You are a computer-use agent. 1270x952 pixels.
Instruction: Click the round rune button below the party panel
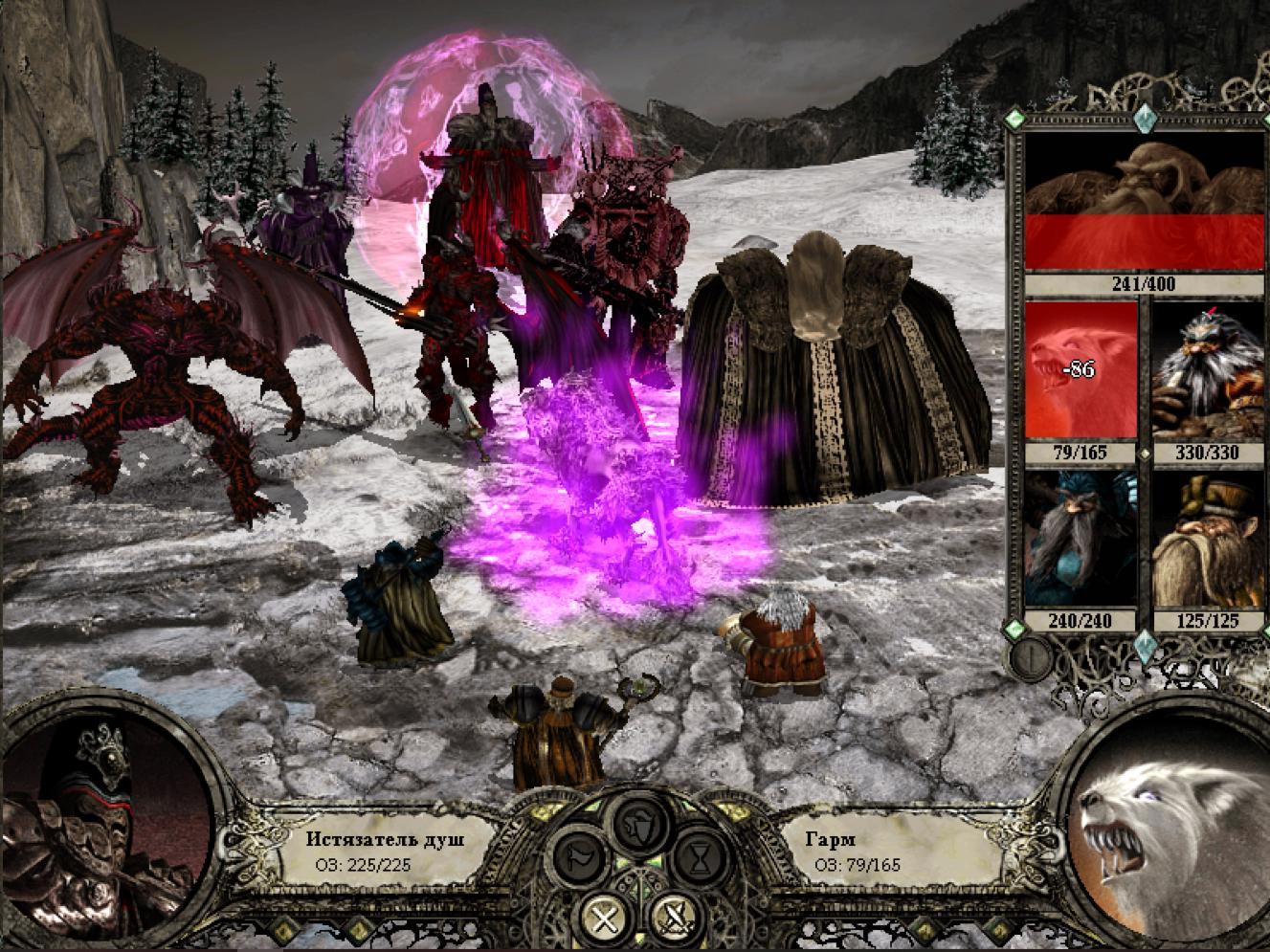[x=1033, y=657]
